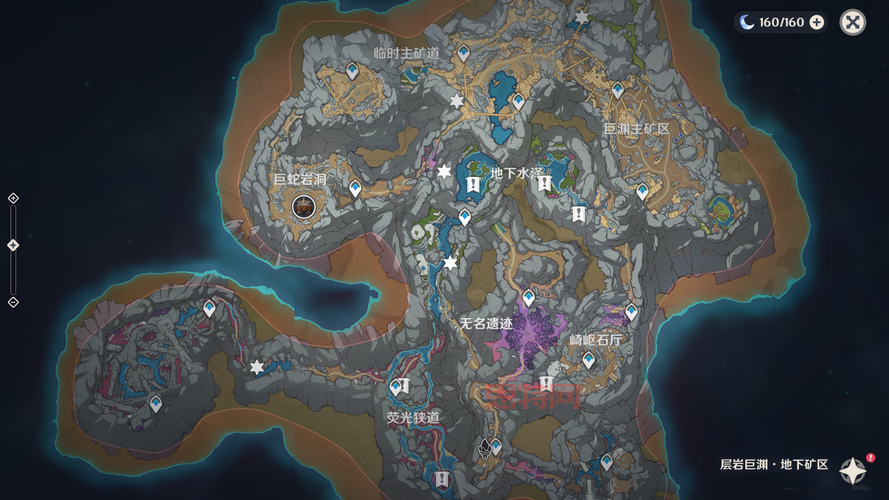Pick the waypoint above 巨渊主矿区 label

617,90
